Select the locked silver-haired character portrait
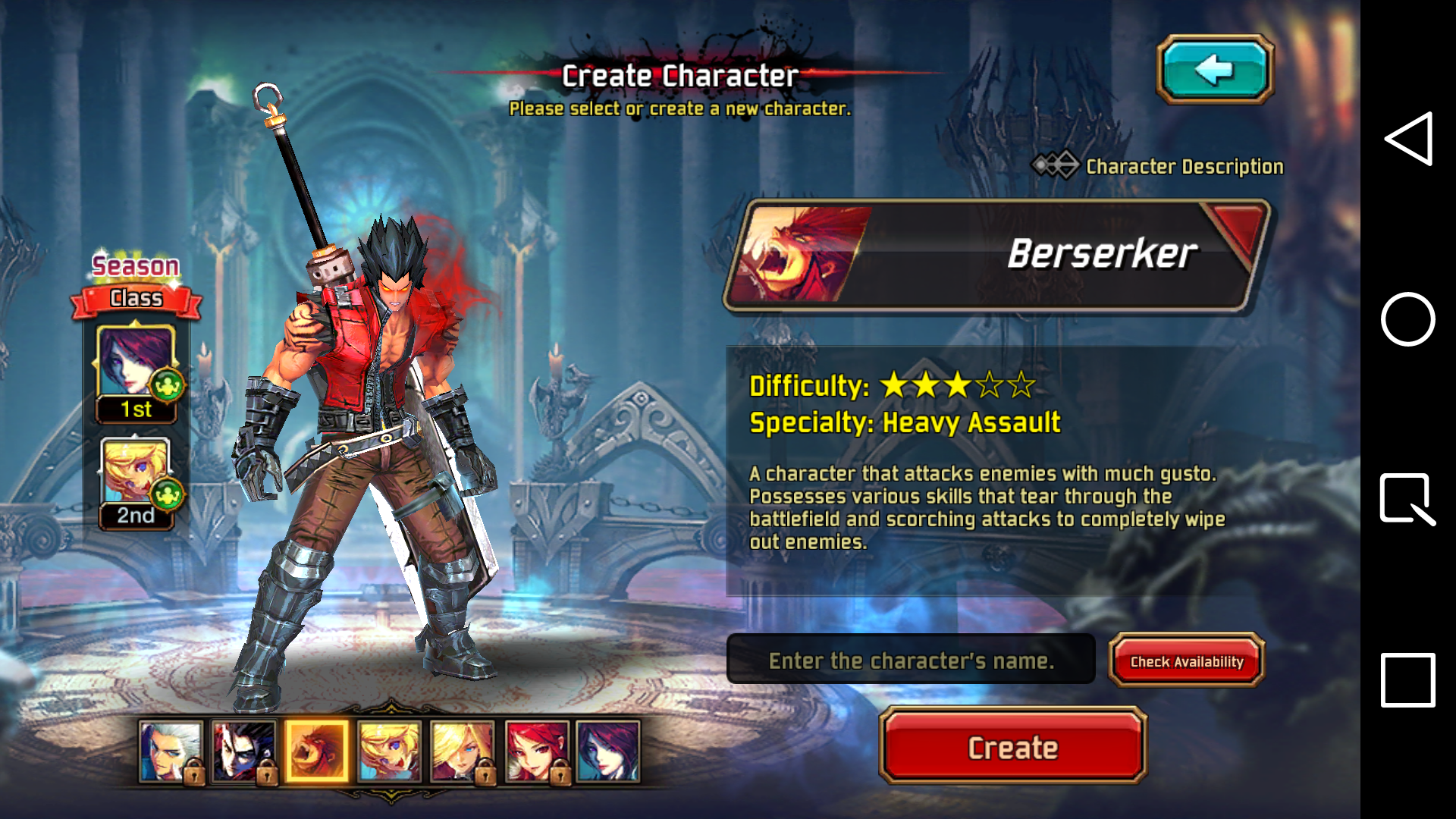 171,751
